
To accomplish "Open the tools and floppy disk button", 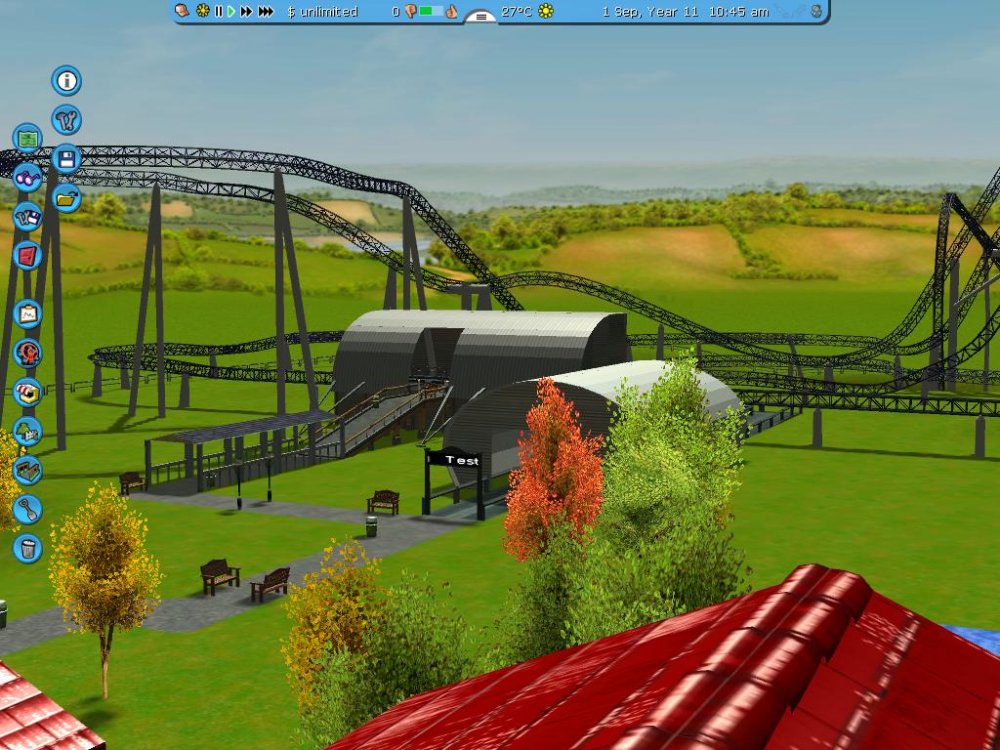I will 27,216.
